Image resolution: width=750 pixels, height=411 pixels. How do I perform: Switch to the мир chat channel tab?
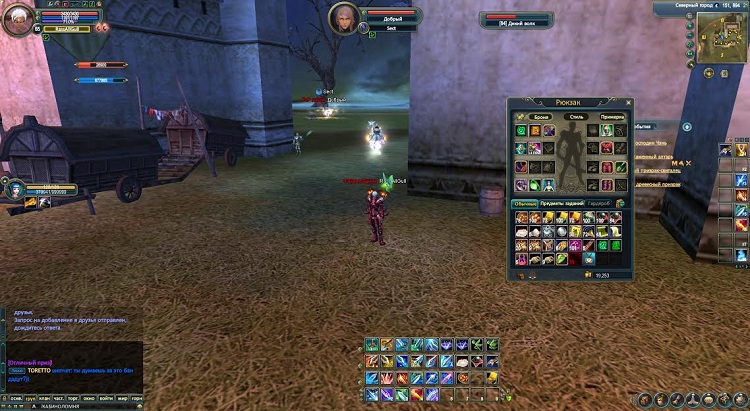(122, 399)
